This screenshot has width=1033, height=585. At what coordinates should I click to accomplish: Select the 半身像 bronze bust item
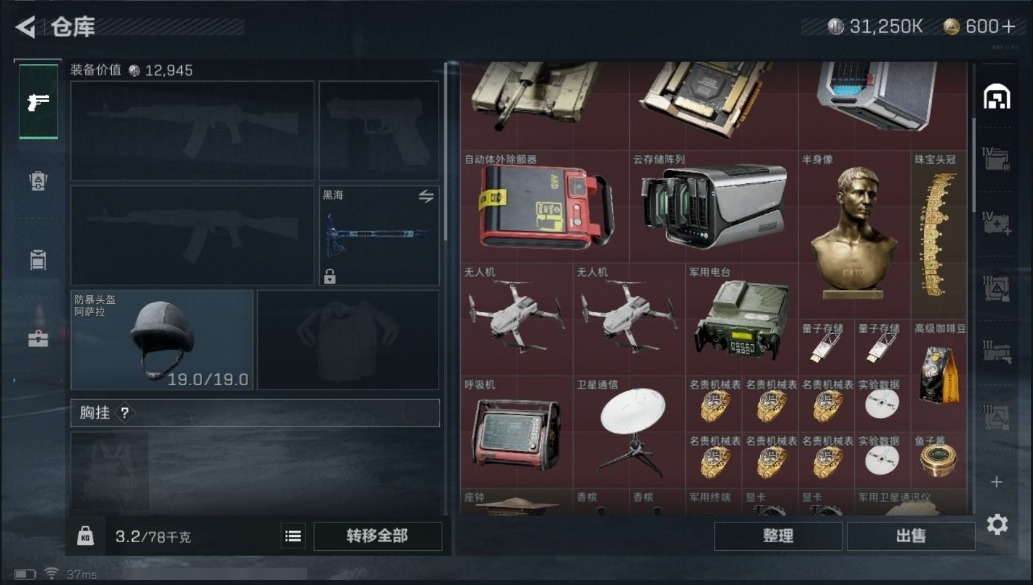pos(853,228)
